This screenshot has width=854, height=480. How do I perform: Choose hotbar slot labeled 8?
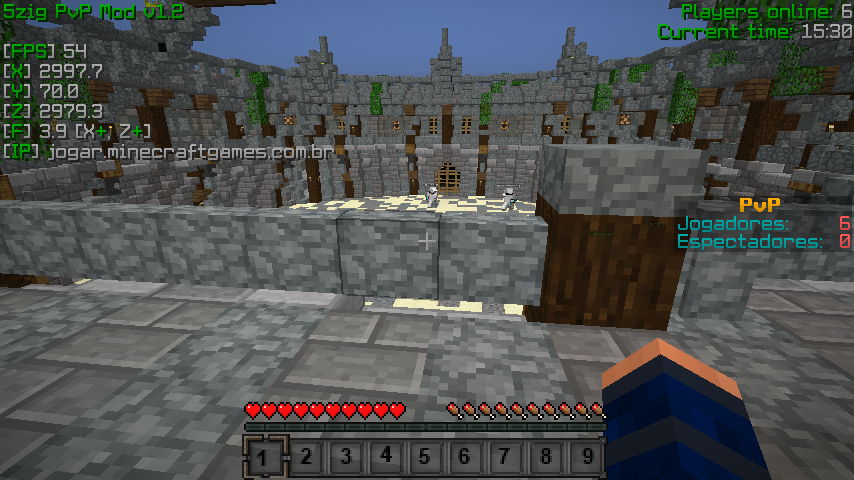pyautogui.click(x=545, y=457)
